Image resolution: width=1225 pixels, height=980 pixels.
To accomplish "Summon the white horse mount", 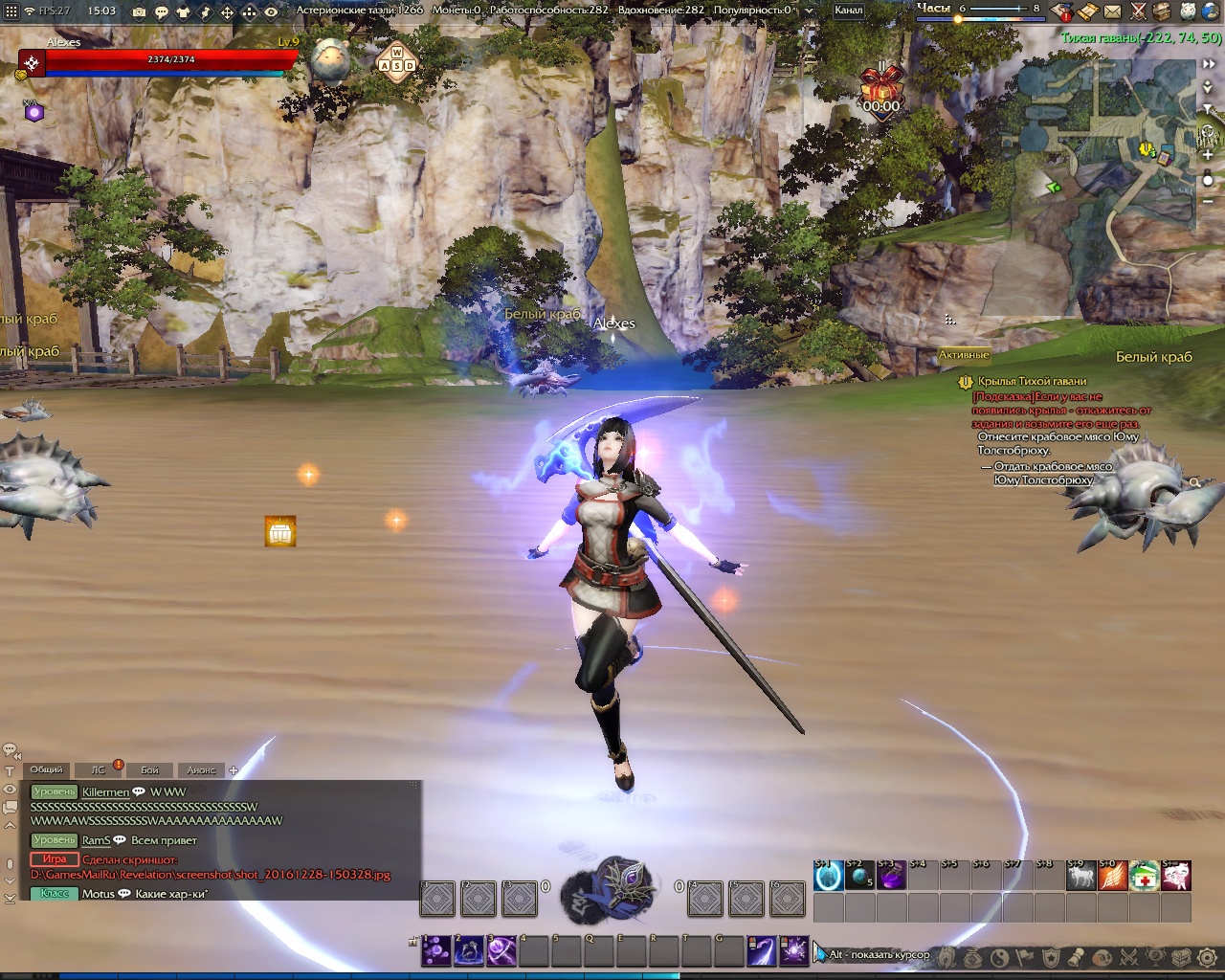I will (1080, 876).
